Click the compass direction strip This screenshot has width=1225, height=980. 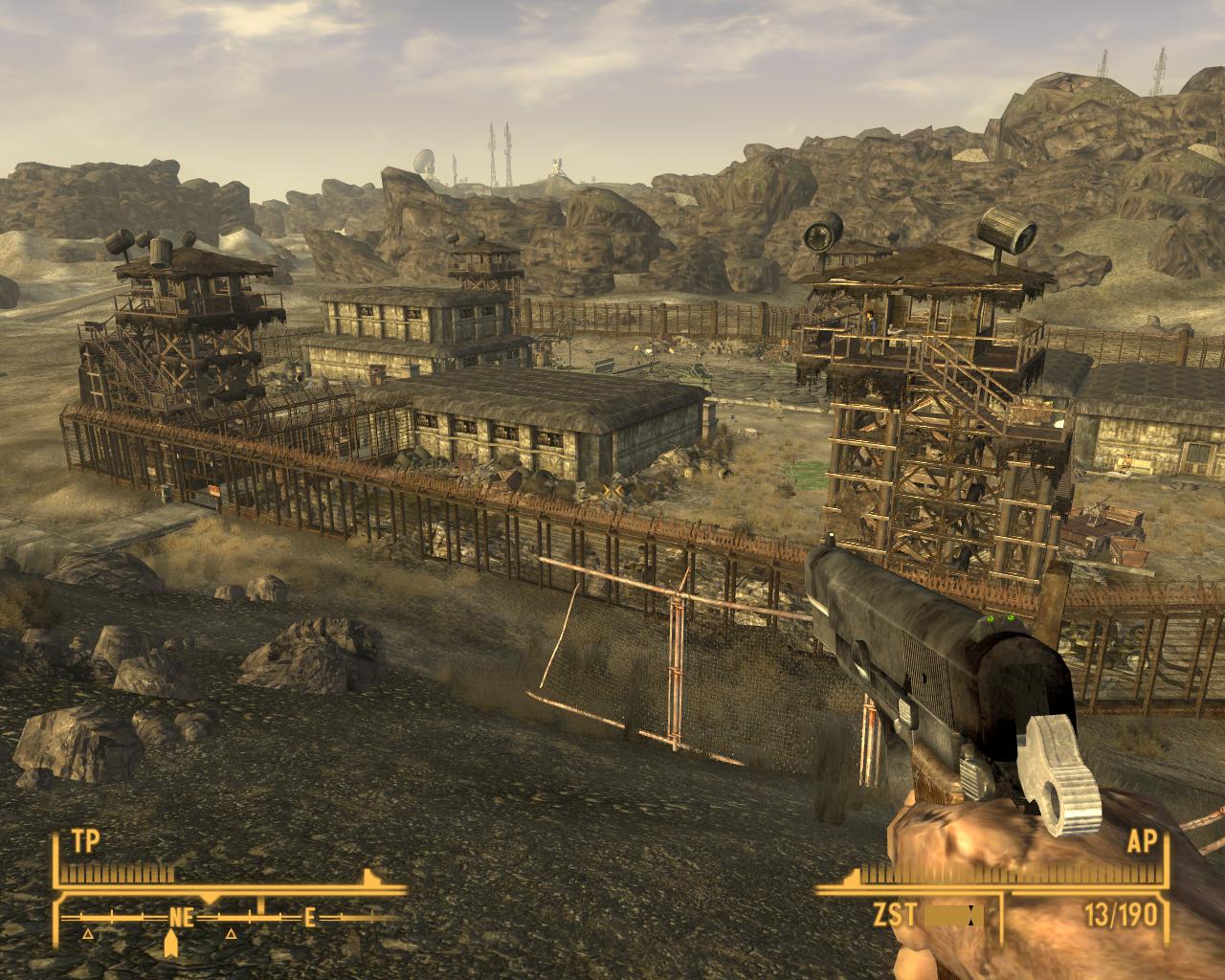[x=230, y=917]
